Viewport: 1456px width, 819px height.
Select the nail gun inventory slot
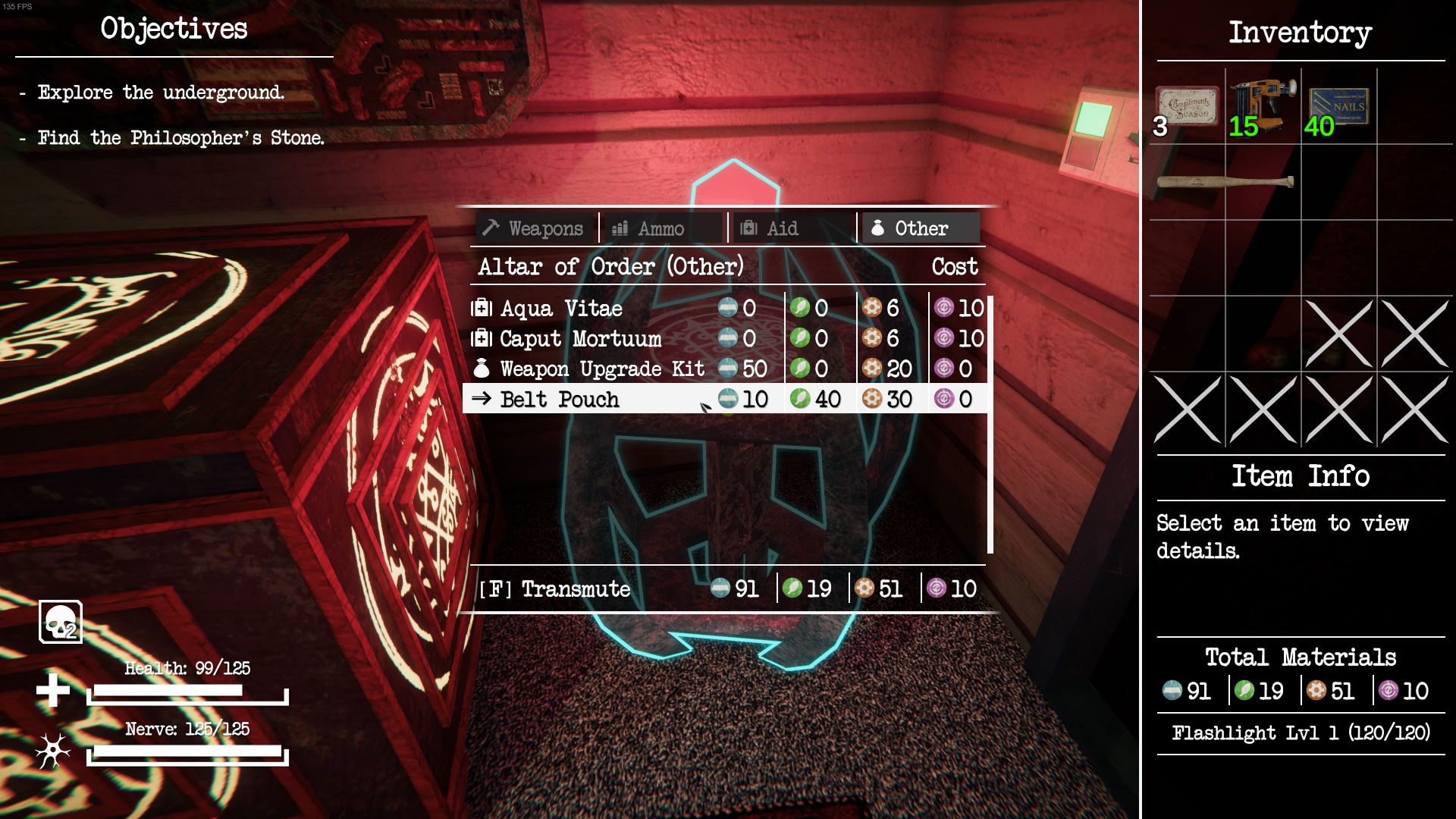click(1263, 107)
